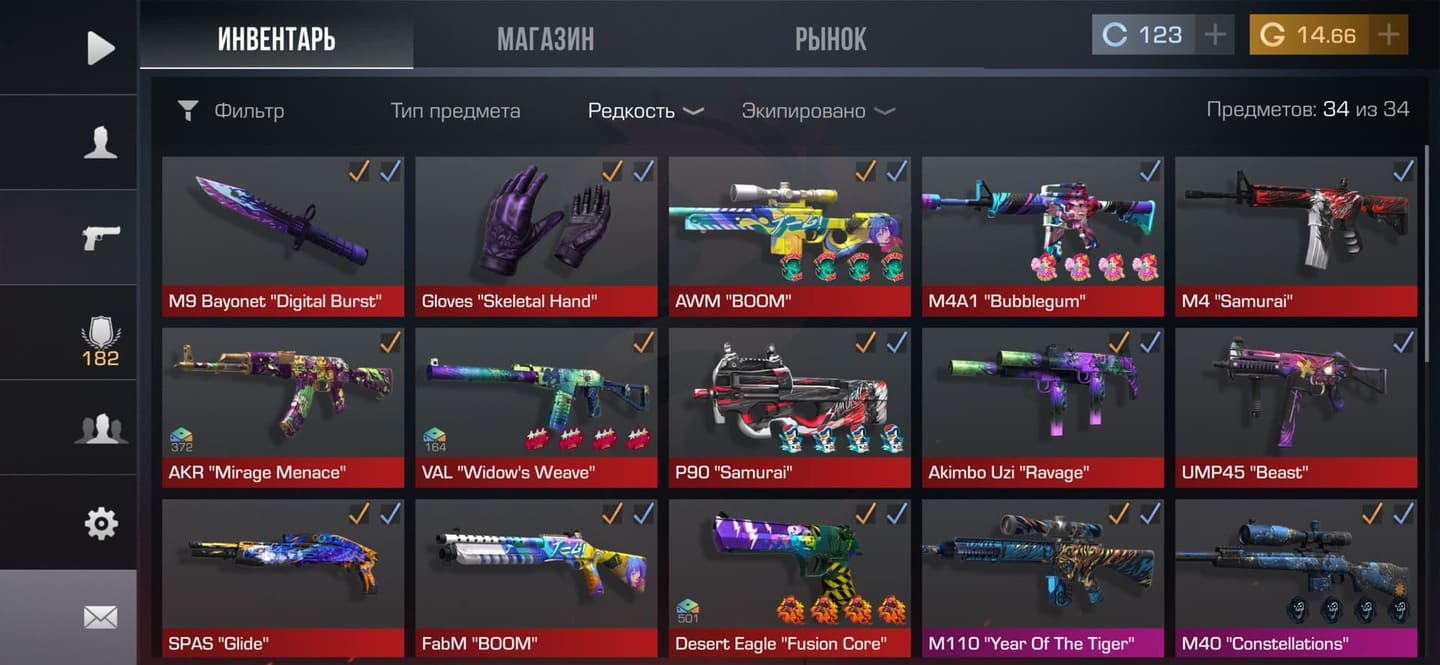1440x665 pixels.
Task: Open the player profile icon
Action: 100,142
